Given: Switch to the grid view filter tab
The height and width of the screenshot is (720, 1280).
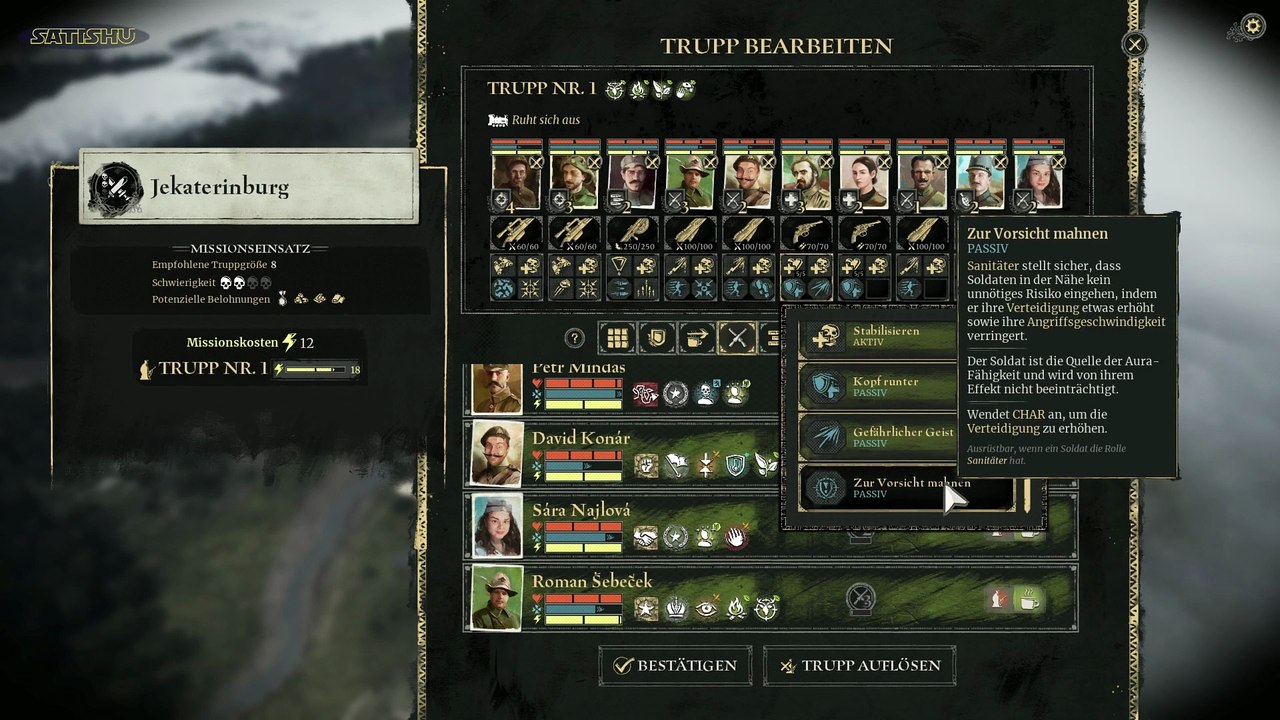Looking at the screenshot, I should [x=617, y=338].
